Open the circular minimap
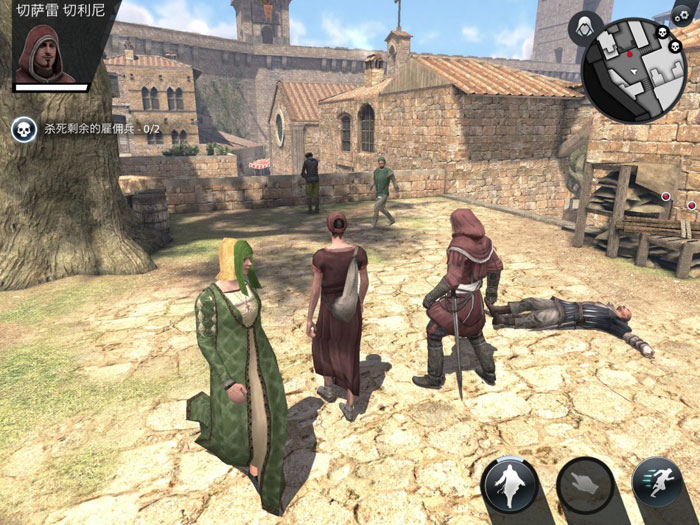The width and height of the screenshot is (700, 525). click(x=634, y=68)
